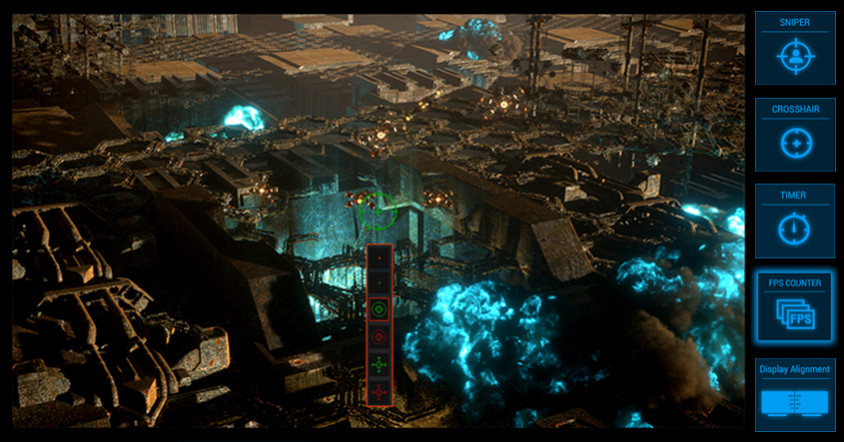This screenshot has width=844, height=442.
Task: Pick the green cross-shaped crosshair
Action: coord(379,366)
